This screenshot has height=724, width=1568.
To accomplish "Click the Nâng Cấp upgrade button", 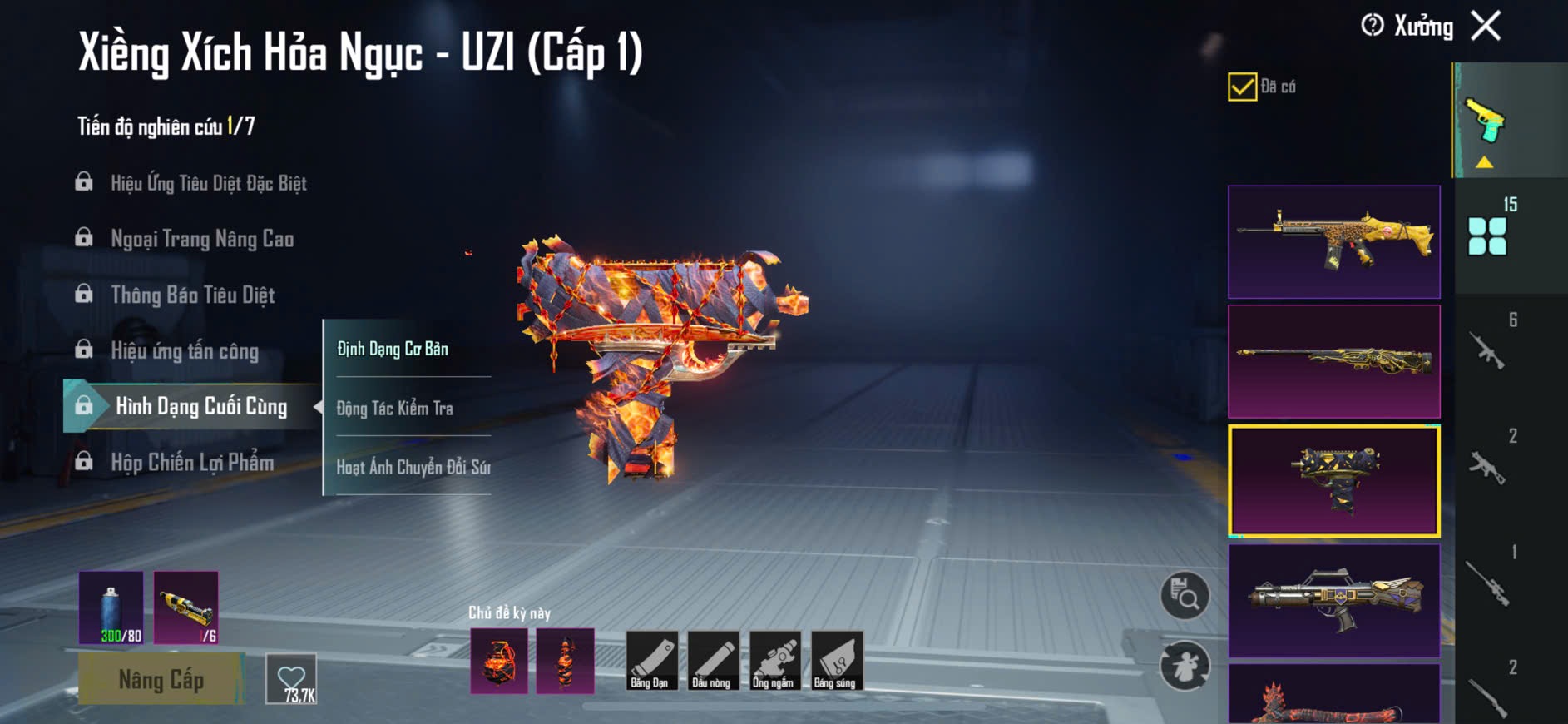I will [x=161, y=680].
